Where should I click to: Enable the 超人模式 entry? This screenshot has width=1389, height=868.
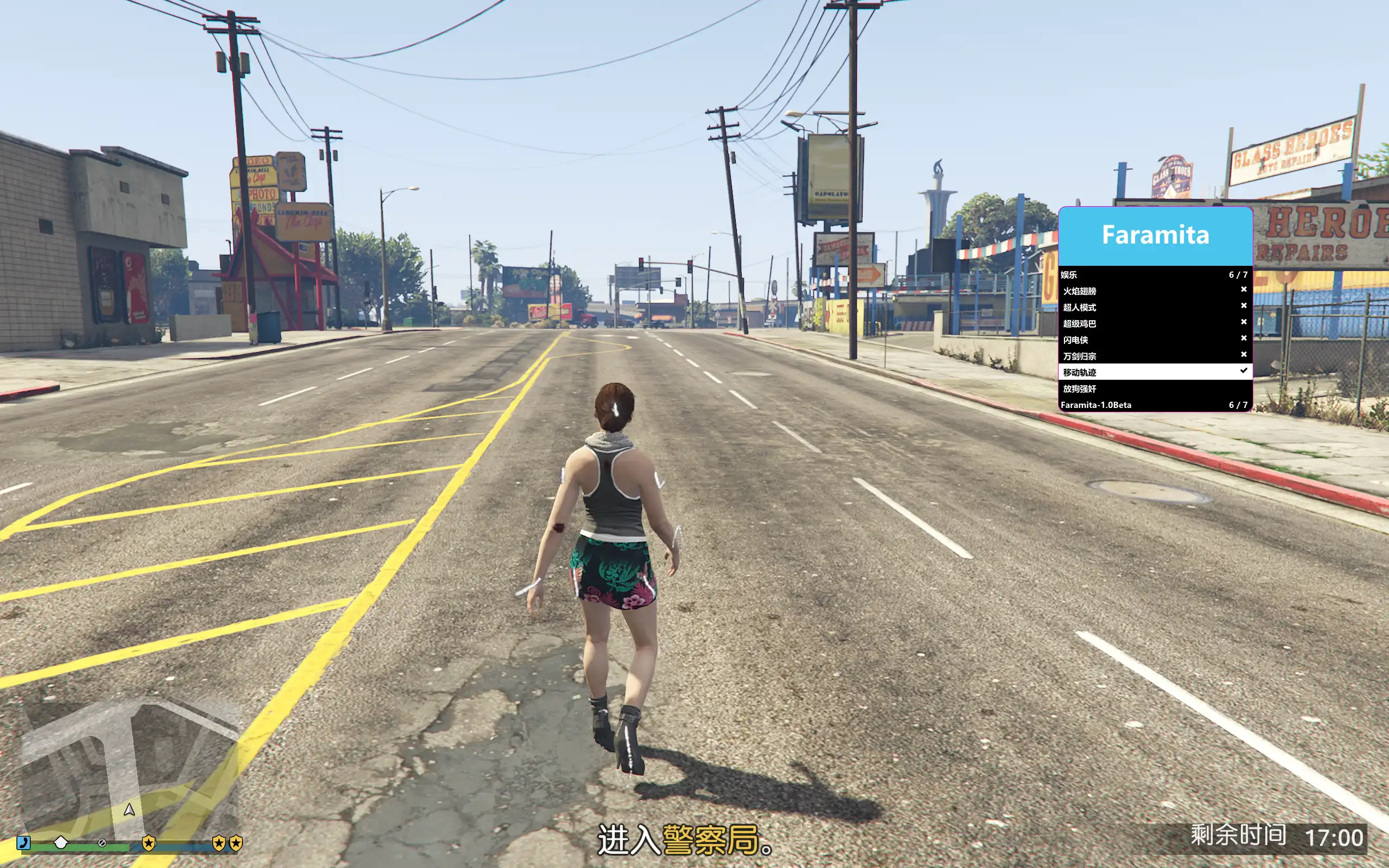[1154, 307]
